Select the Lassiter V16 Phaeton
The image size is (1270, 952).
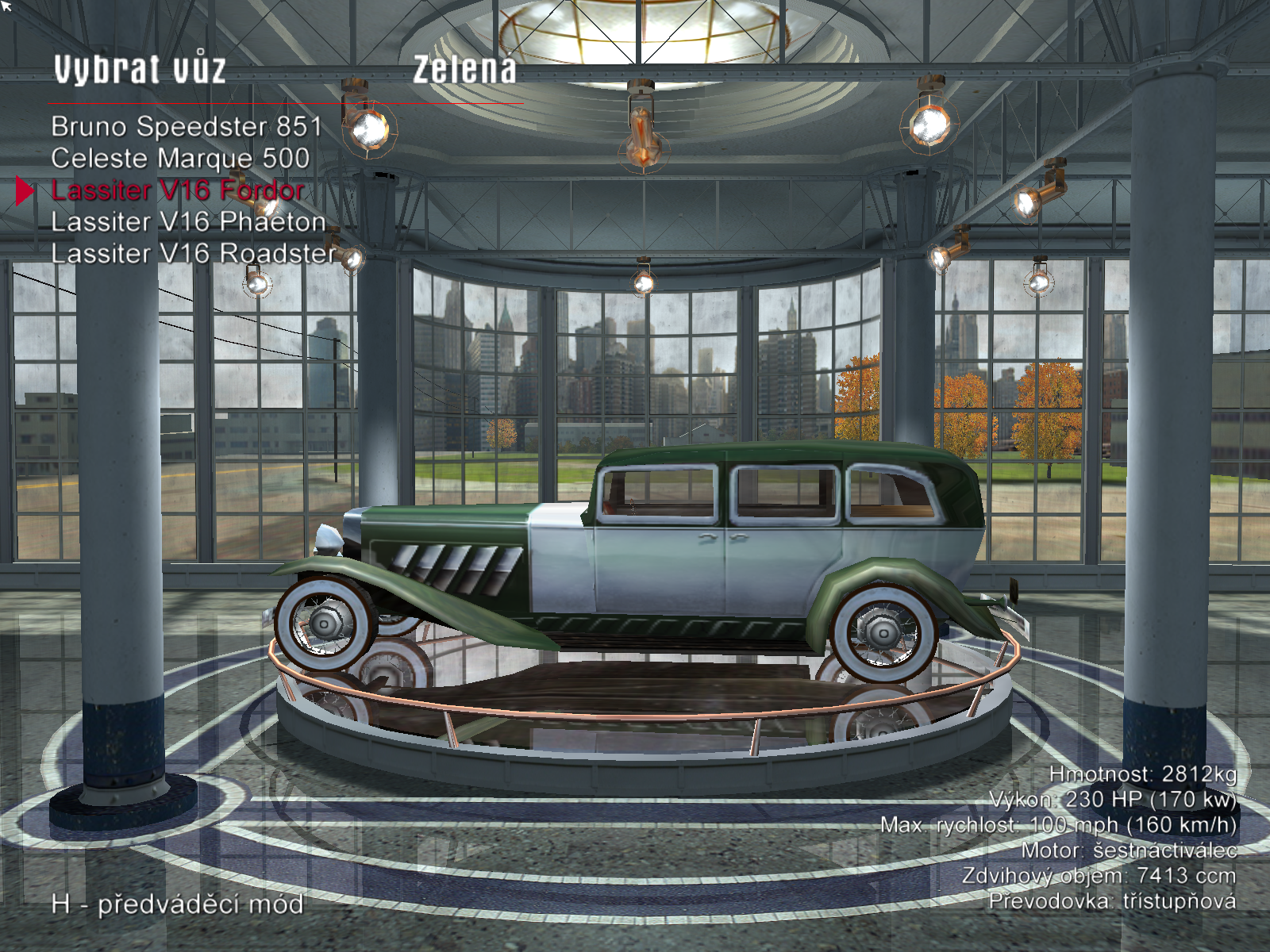(x=188, y=222)
